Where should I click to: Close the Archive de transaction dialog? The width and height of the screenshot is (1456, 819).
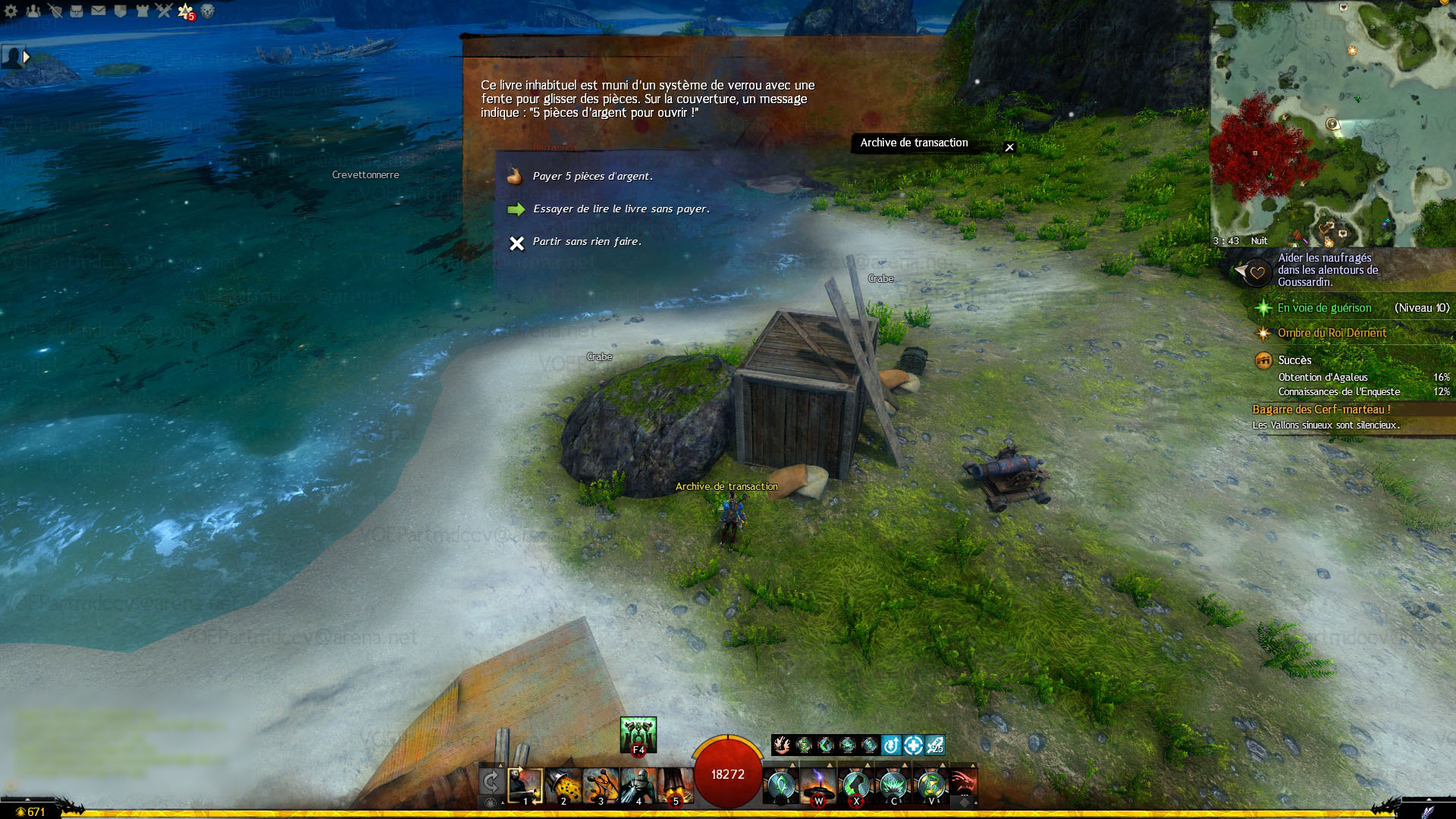tap(1009, 147)
